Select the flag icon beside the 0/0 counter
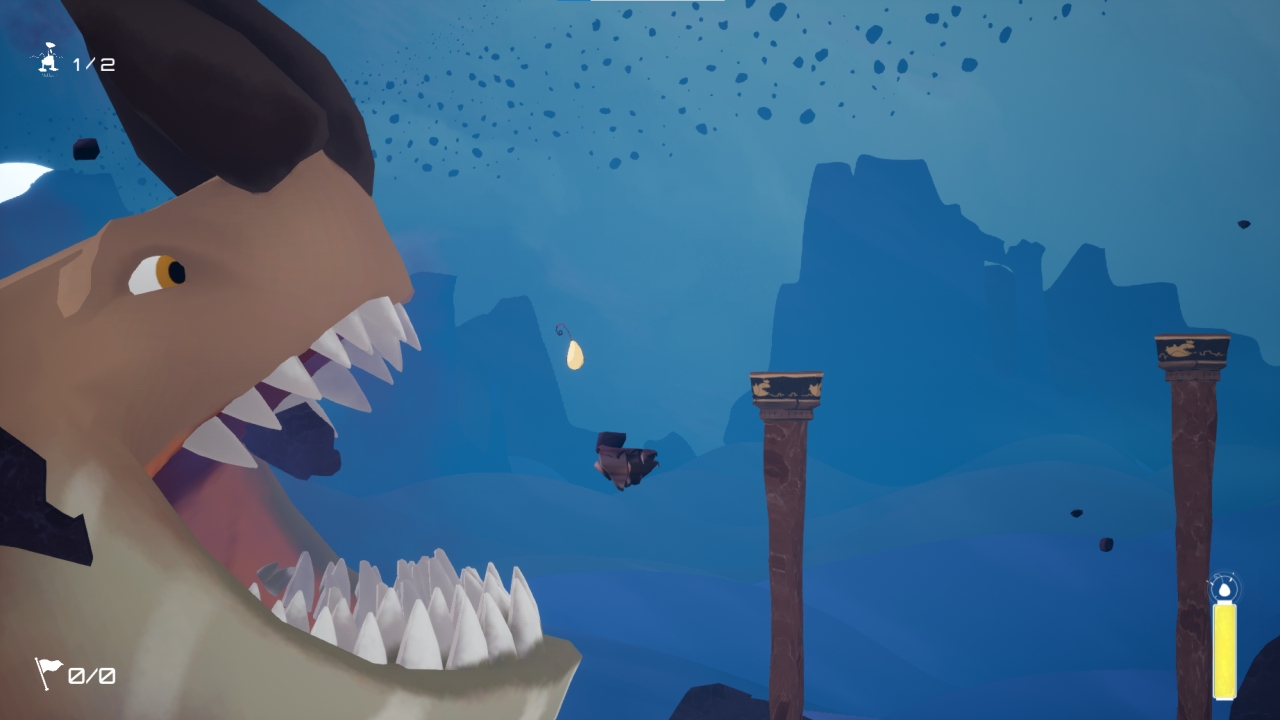The width and height of the screenshot is (1280, 720). (x=46, y=674)
